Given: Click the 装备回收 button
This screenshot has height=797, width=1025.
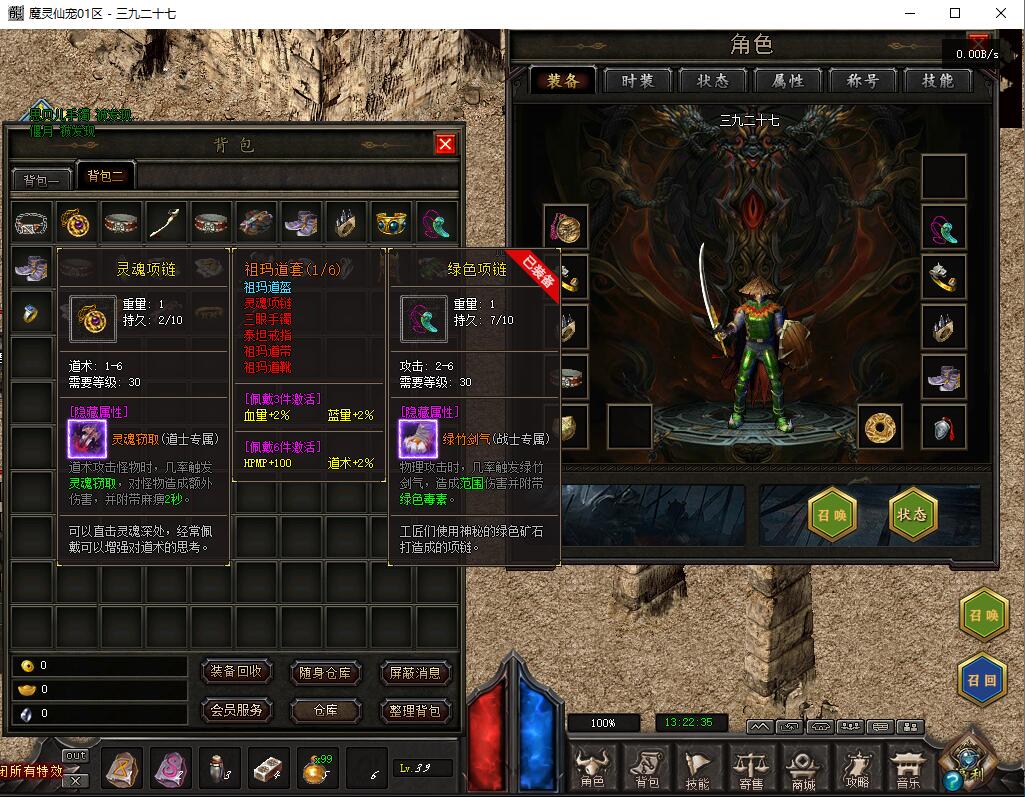Looking at the screenshot, I should pos(237,672).
